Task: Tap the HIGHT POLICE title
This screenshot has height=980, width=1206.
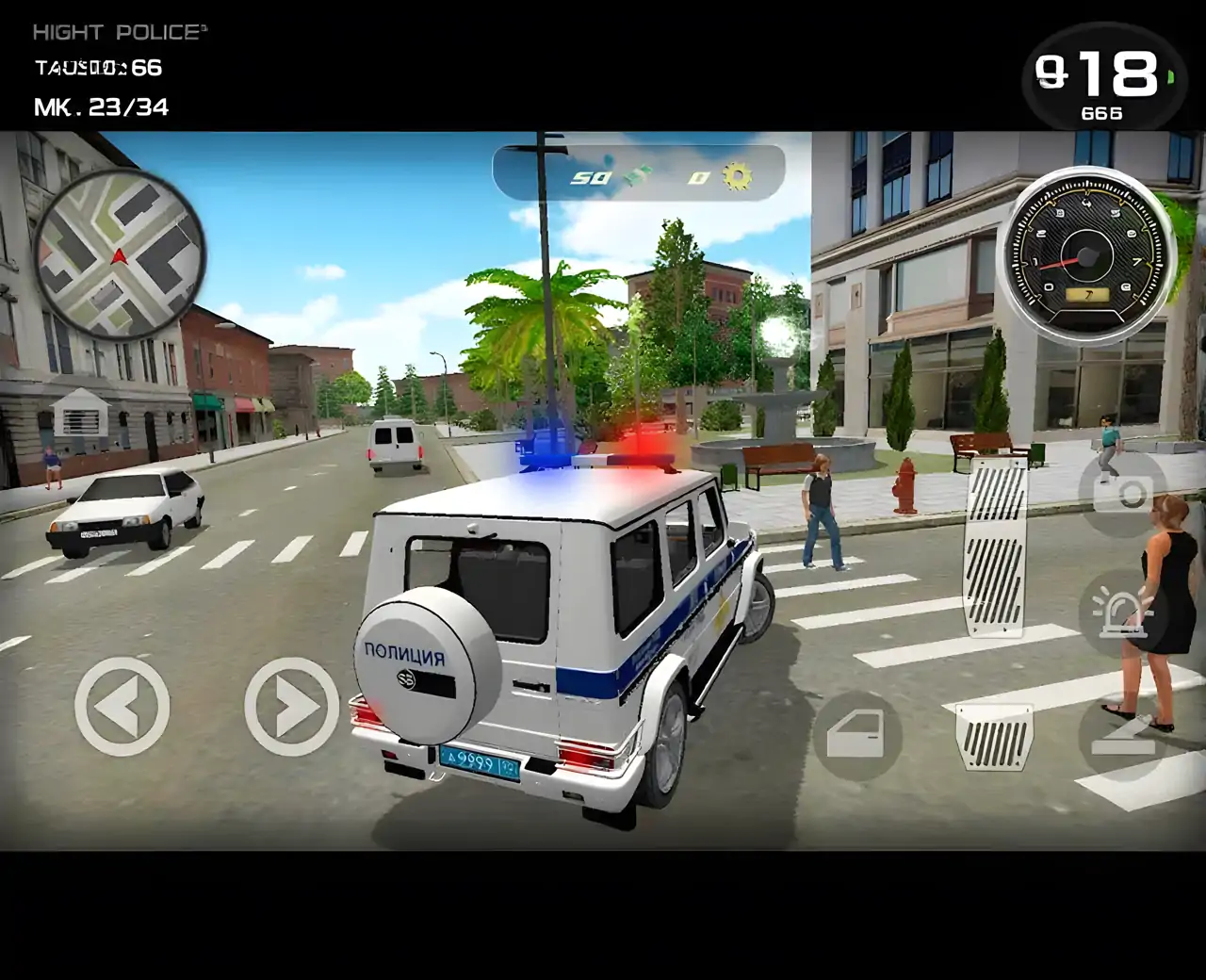Action: [118, 31]
